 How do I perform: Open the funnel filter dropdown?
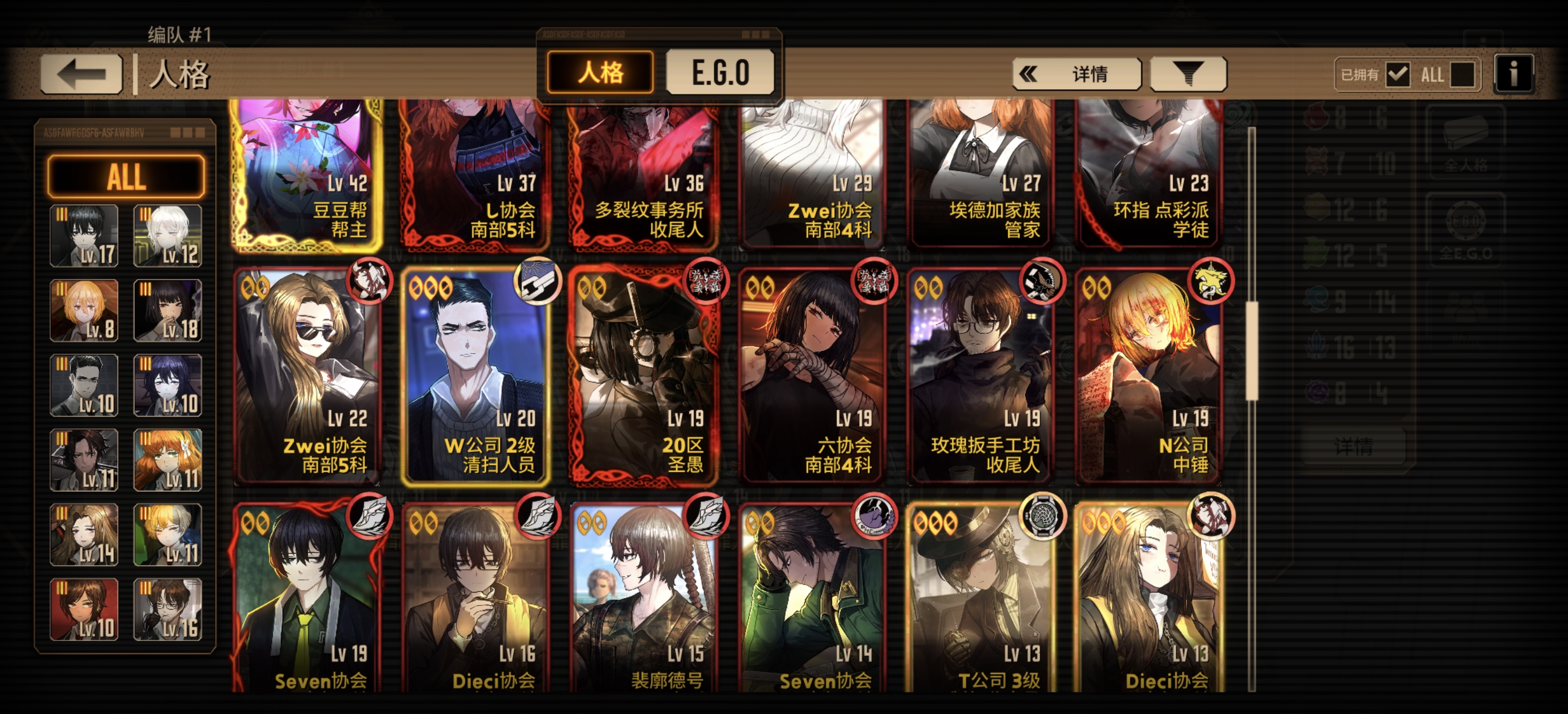coord(1187,73)
